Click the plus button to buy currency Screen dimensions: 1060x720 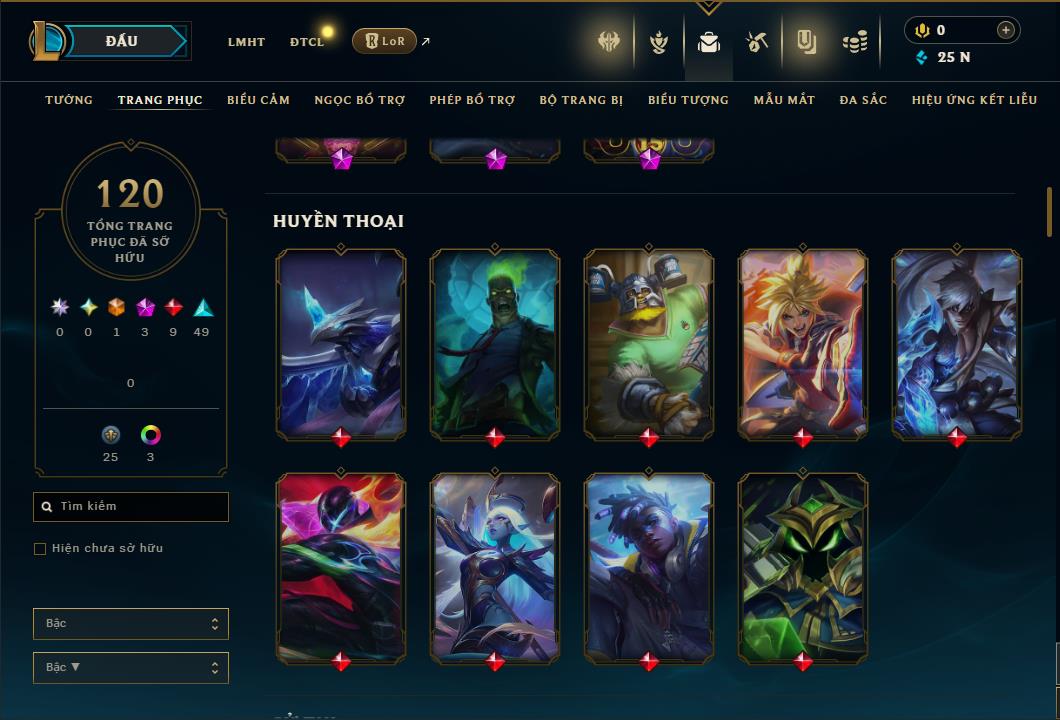pos(1005,30)
